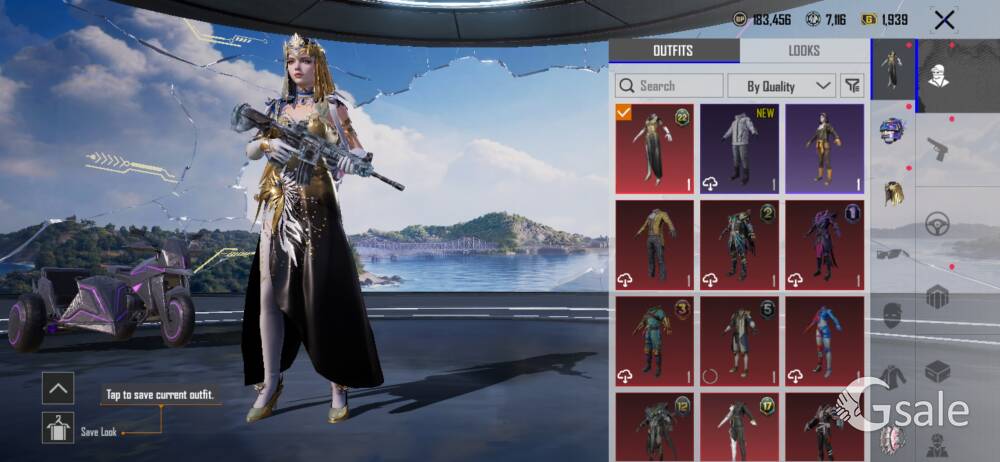Choose the NEW gray hoodie outfit
This screenshot has width=1000, height=462.
tap(739, 148)
